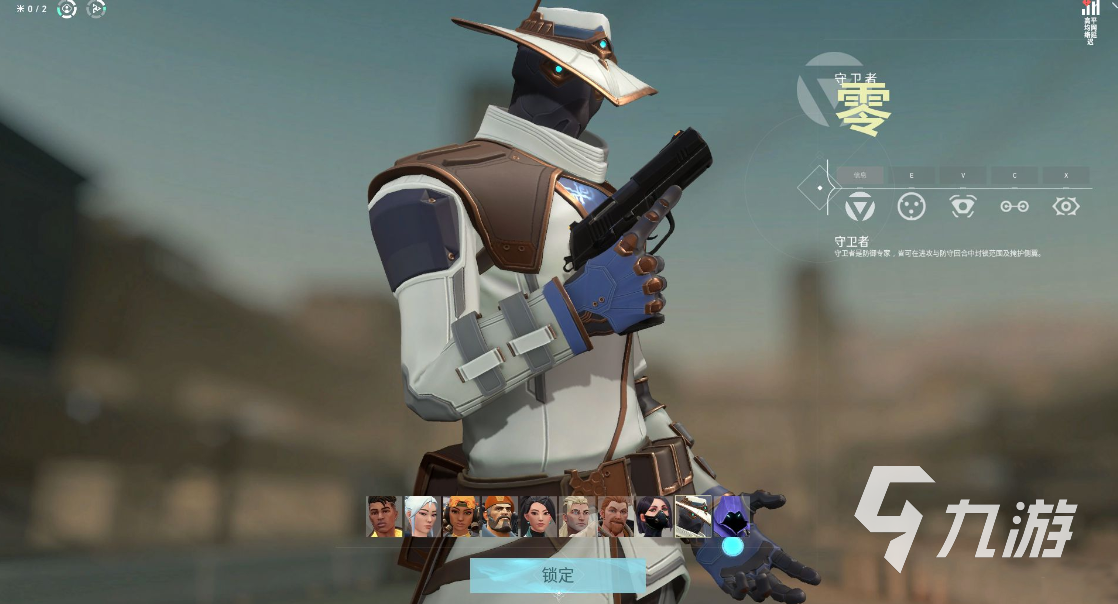Select Brimstone's bearded portrait with orange beret
The image size is (1118, 604).
[499, 517]
